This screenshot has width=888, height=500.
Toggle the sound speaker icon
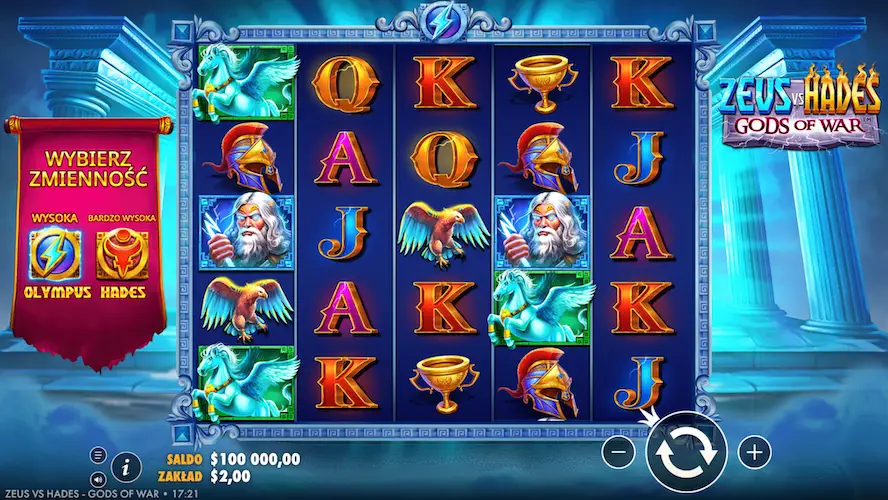(x=98, y=473)
